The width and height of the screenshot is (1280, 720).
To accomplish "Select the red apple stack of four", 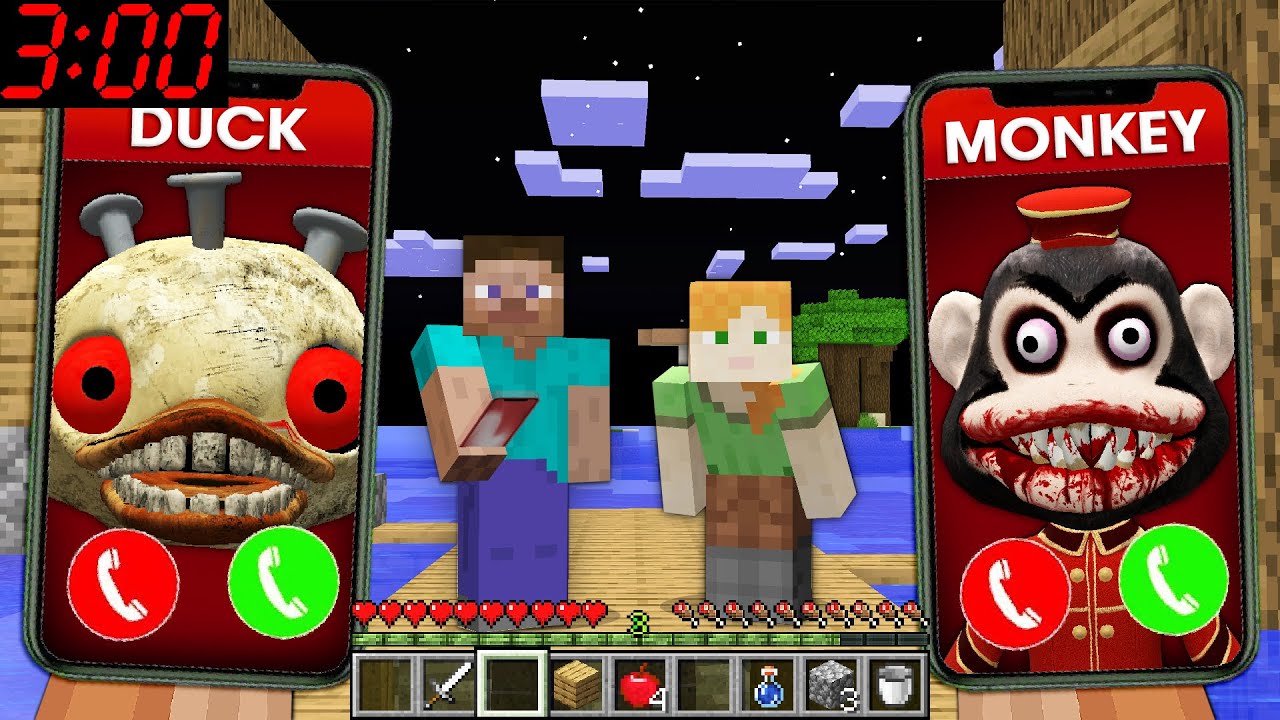I will click(x=640, y=685).
